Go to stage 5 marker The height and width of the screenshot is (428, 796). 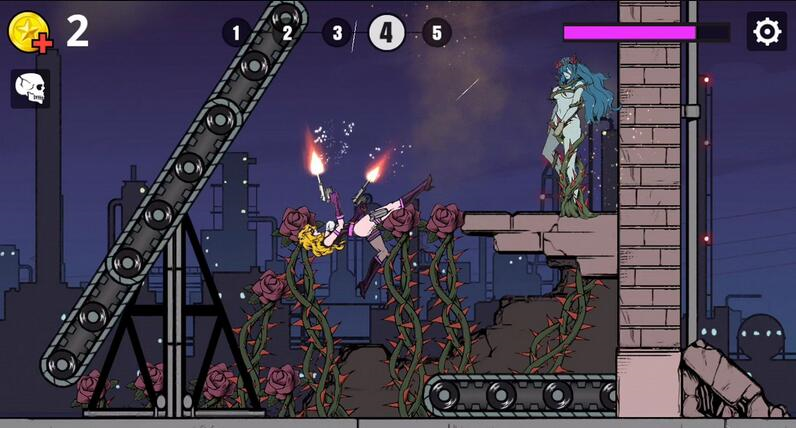pos(436,33)
